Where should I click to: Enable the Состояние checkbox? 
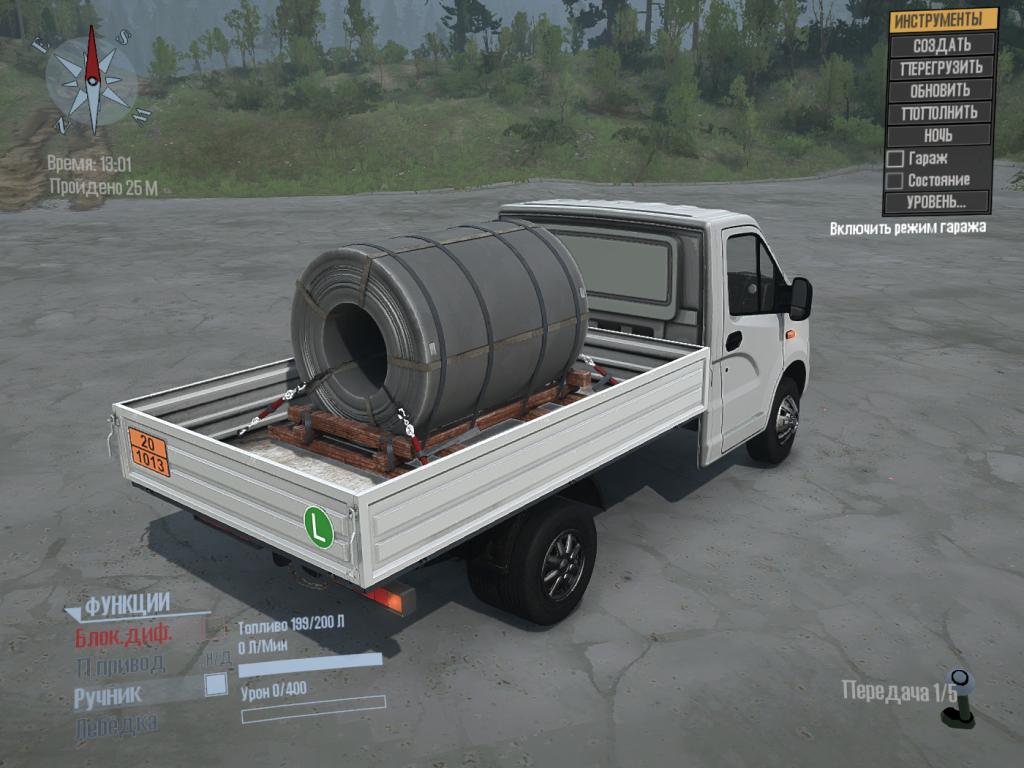[x=895, y=181]
